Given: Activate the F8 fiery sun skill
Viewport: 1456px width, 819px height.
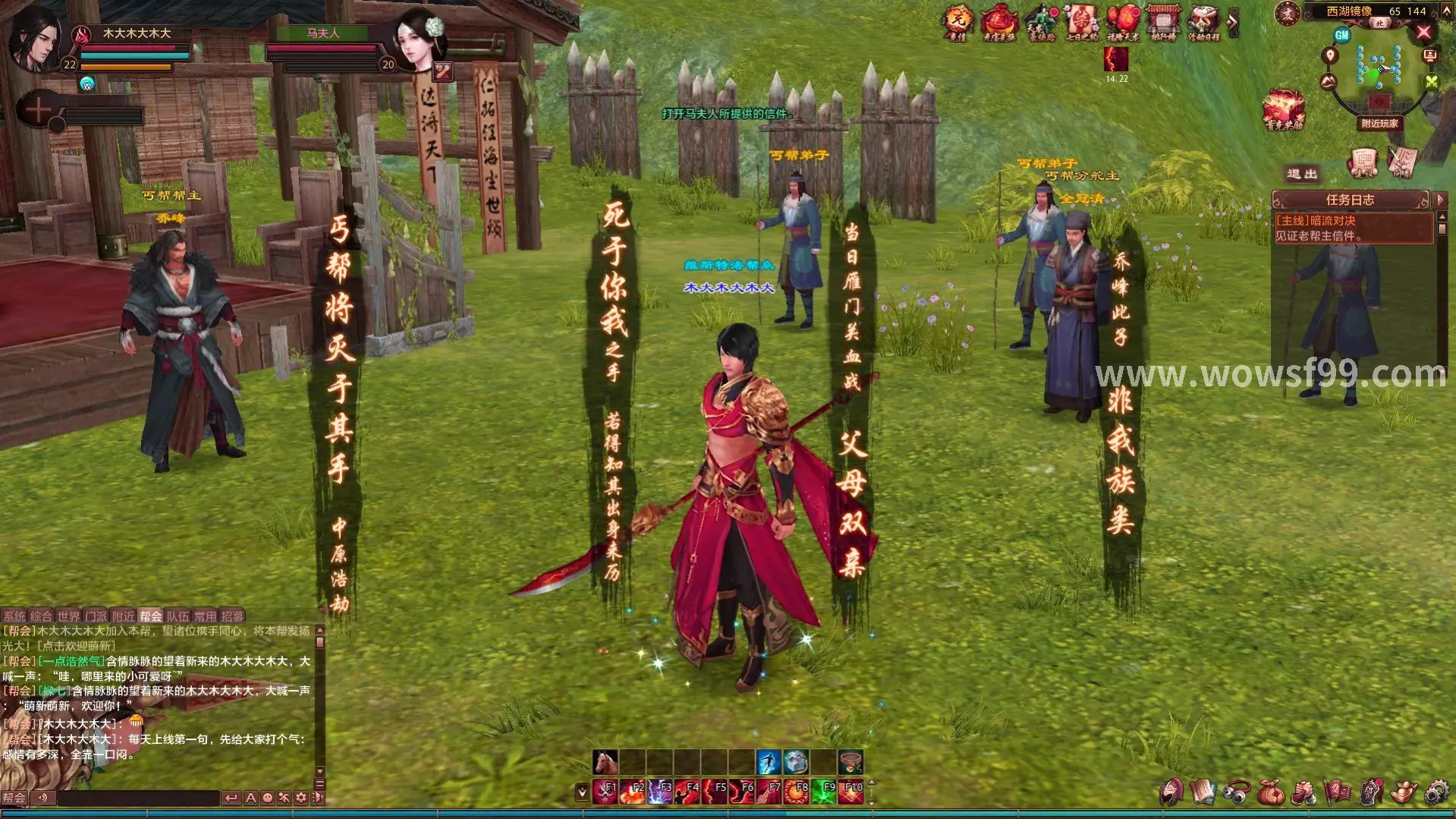Looking at the screenshot, I should point(796,792).
